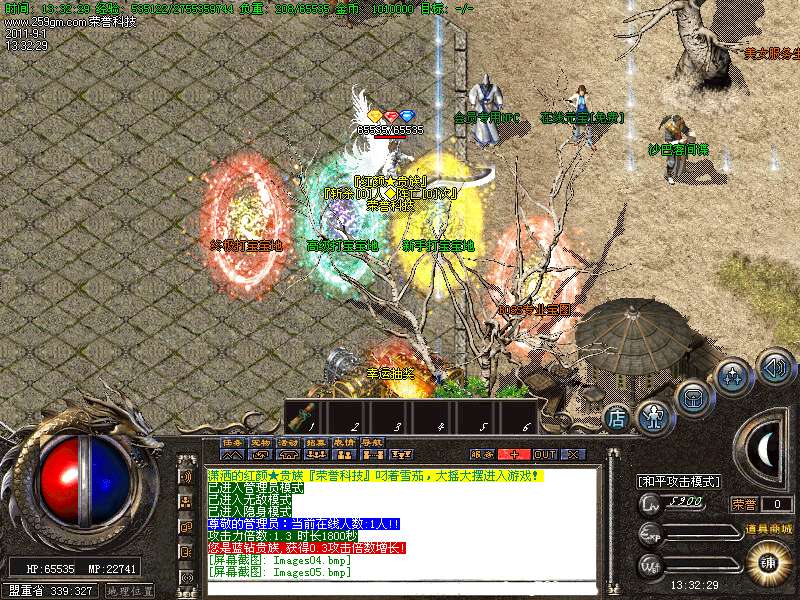Viewport: 800px width, 600px height.
Task: Open the 宠物 pet button
Action: [x=260, y=441]
